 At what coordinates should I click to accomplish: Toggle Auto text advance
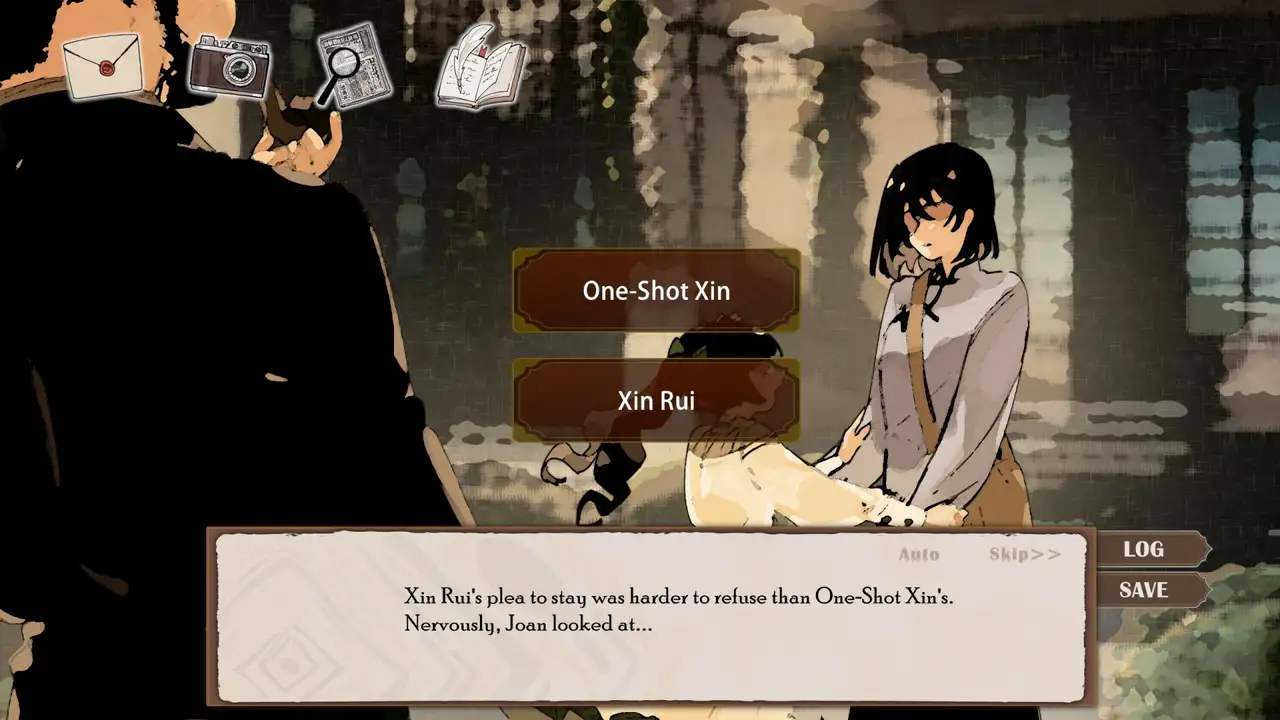(x=918, y=554)
